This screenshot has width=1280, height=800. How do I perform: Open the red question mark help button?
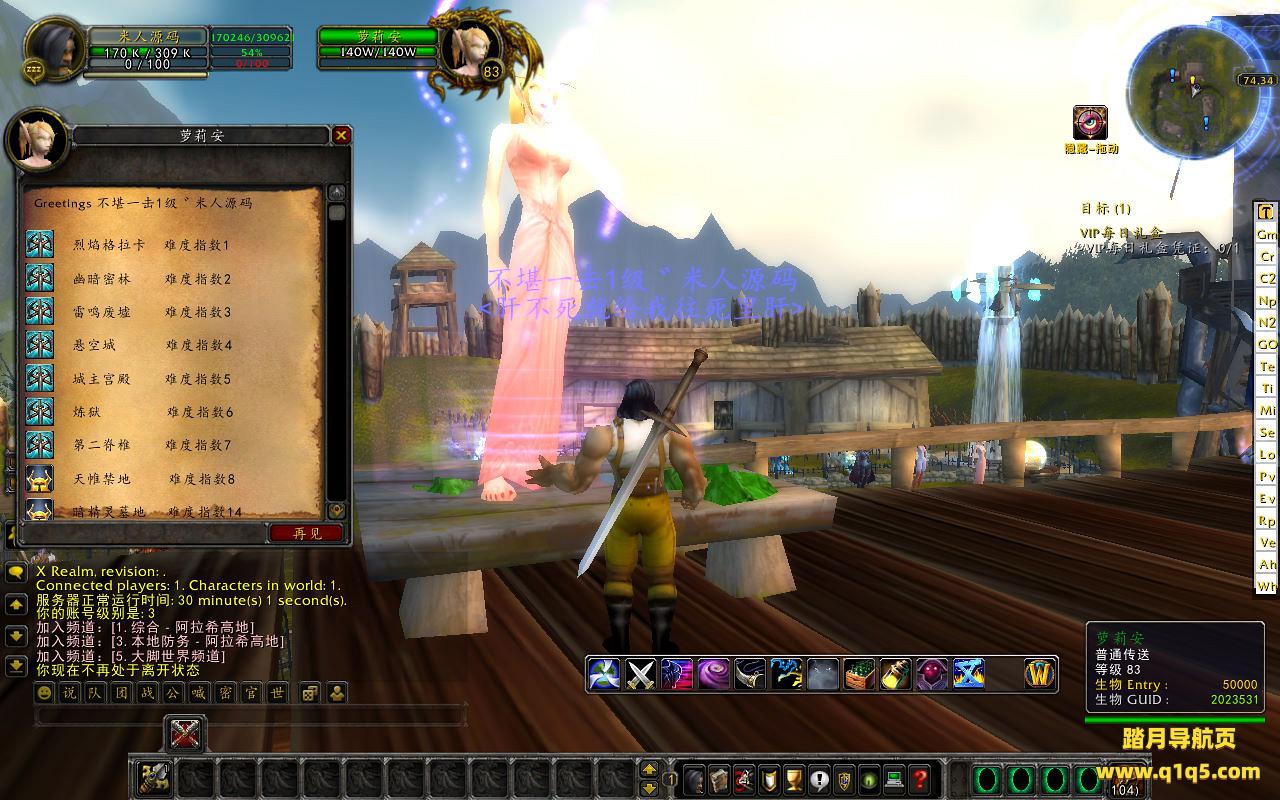point(921,778)
